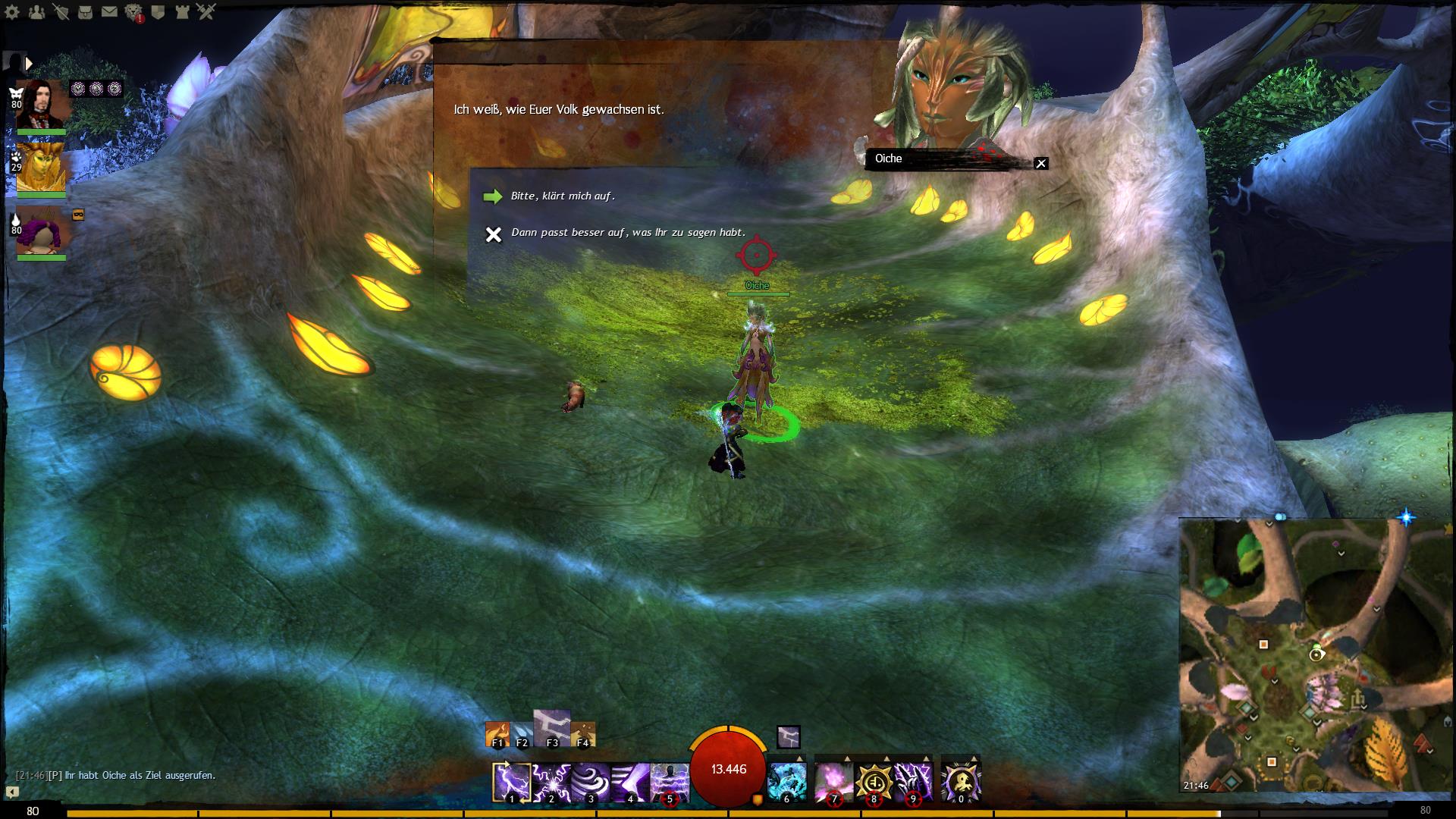Use the blue healing skill in slot 6
Screen dimensions: 1456x819
pyautogui.click(x=786, y=782)
